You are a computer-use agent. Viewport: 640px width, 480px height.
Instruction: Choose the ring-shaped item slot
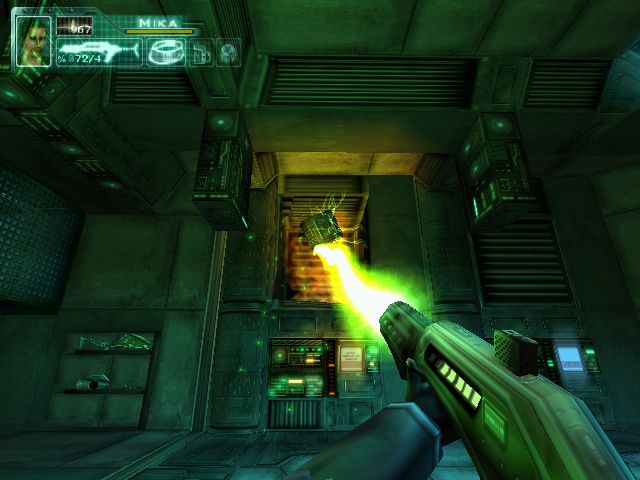point(164,52)
